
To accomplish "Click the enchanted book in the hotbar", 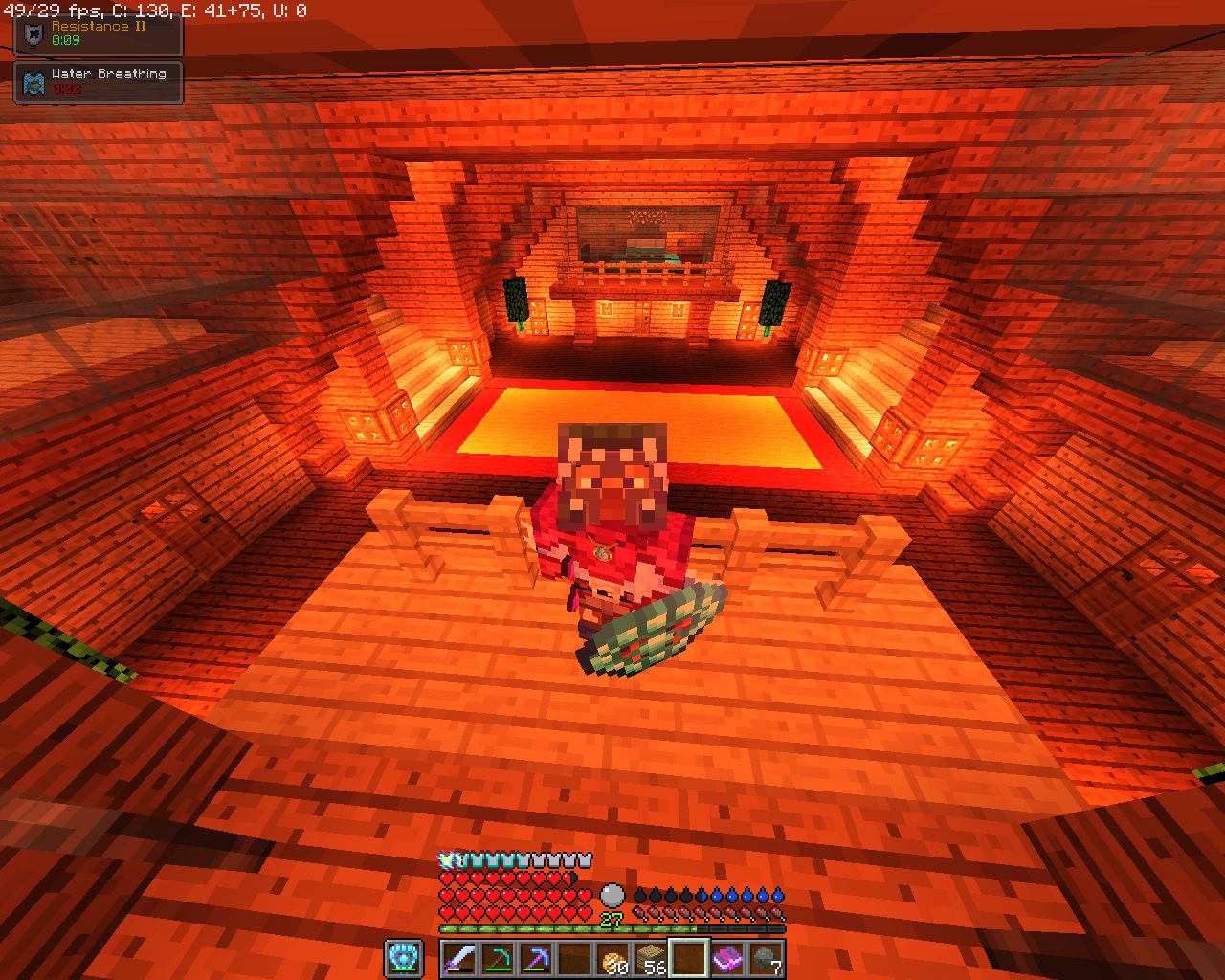I will tap(727, 960).
